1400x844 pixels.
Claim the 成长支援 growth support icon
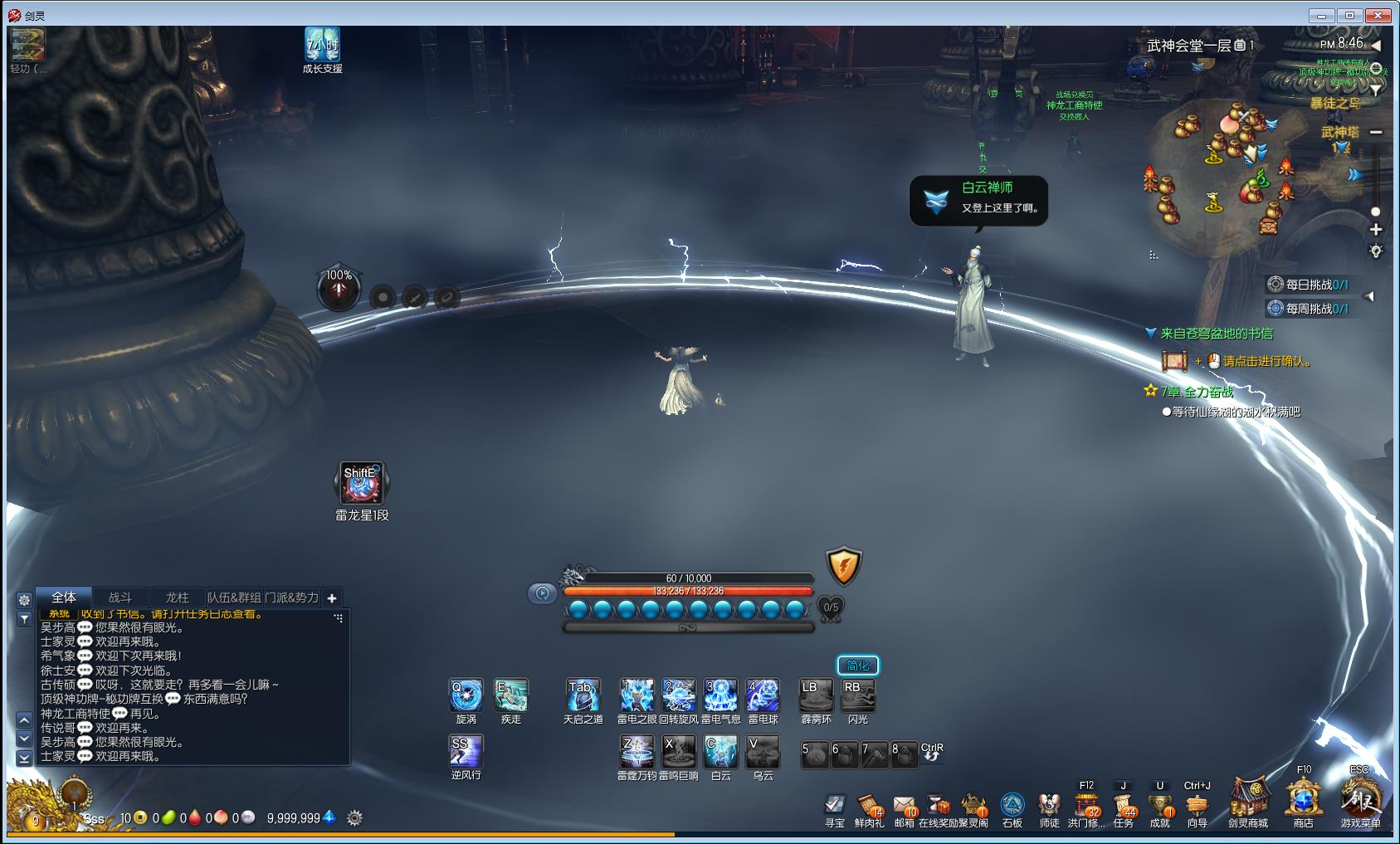[322, 46]
